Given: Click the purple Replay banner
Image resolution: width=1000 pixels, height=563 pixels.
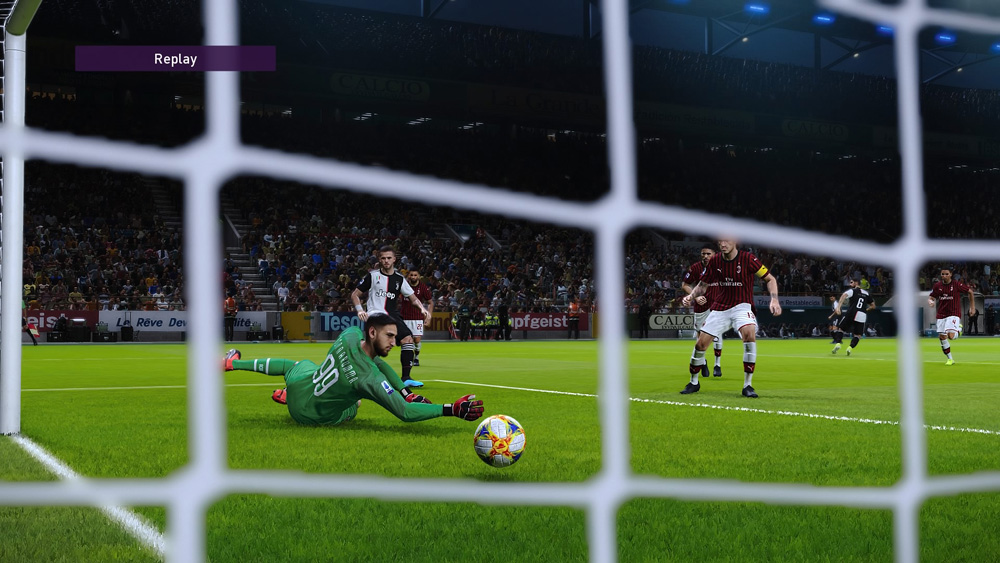Looking at the screenshot, I should pos(175,59).
